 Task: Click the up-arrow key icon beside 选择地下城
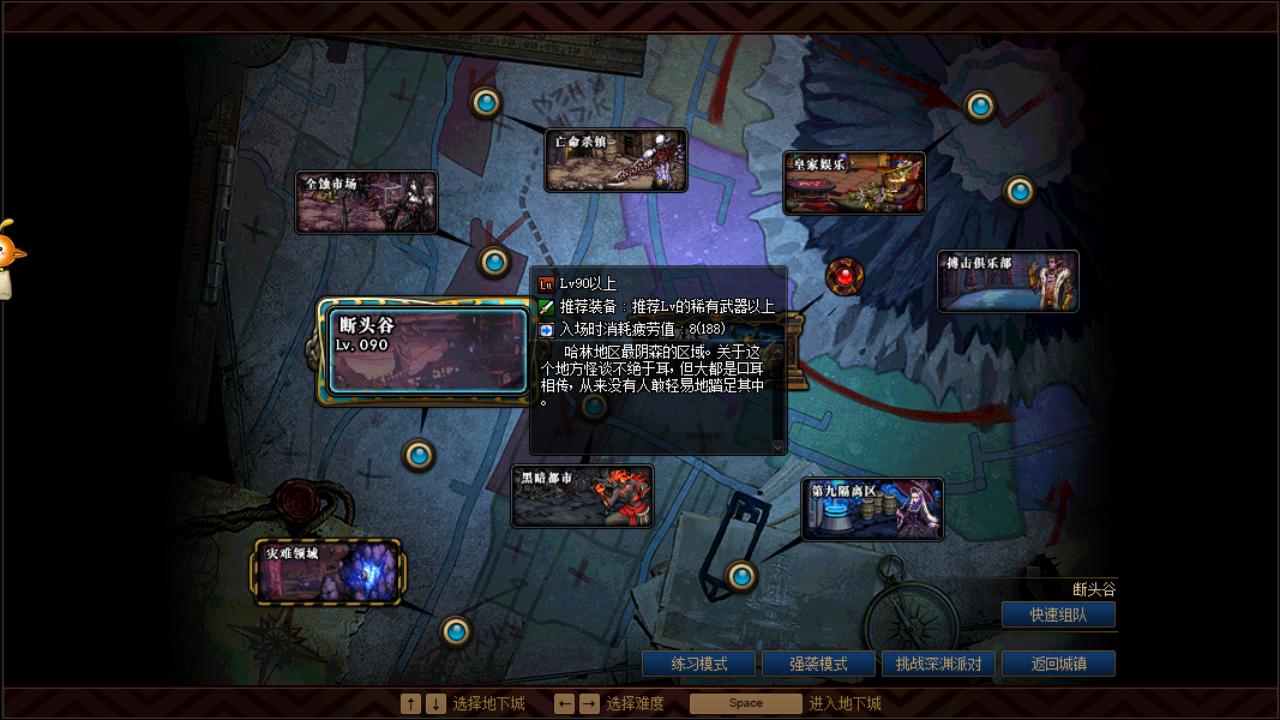tap(410, 703)
